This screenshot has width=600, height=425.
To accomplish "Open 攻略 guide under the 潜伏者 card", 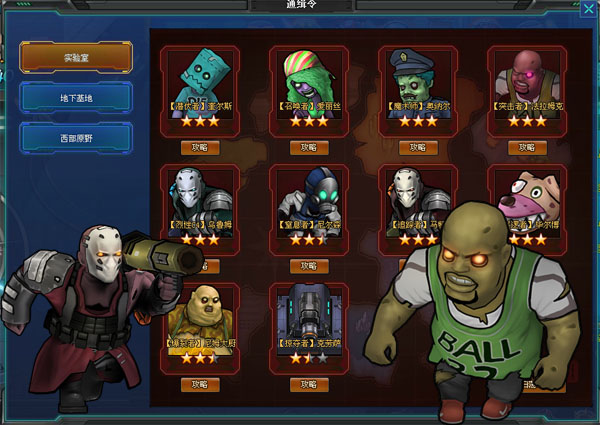I will pyautogui.click(x=199, y=147).
